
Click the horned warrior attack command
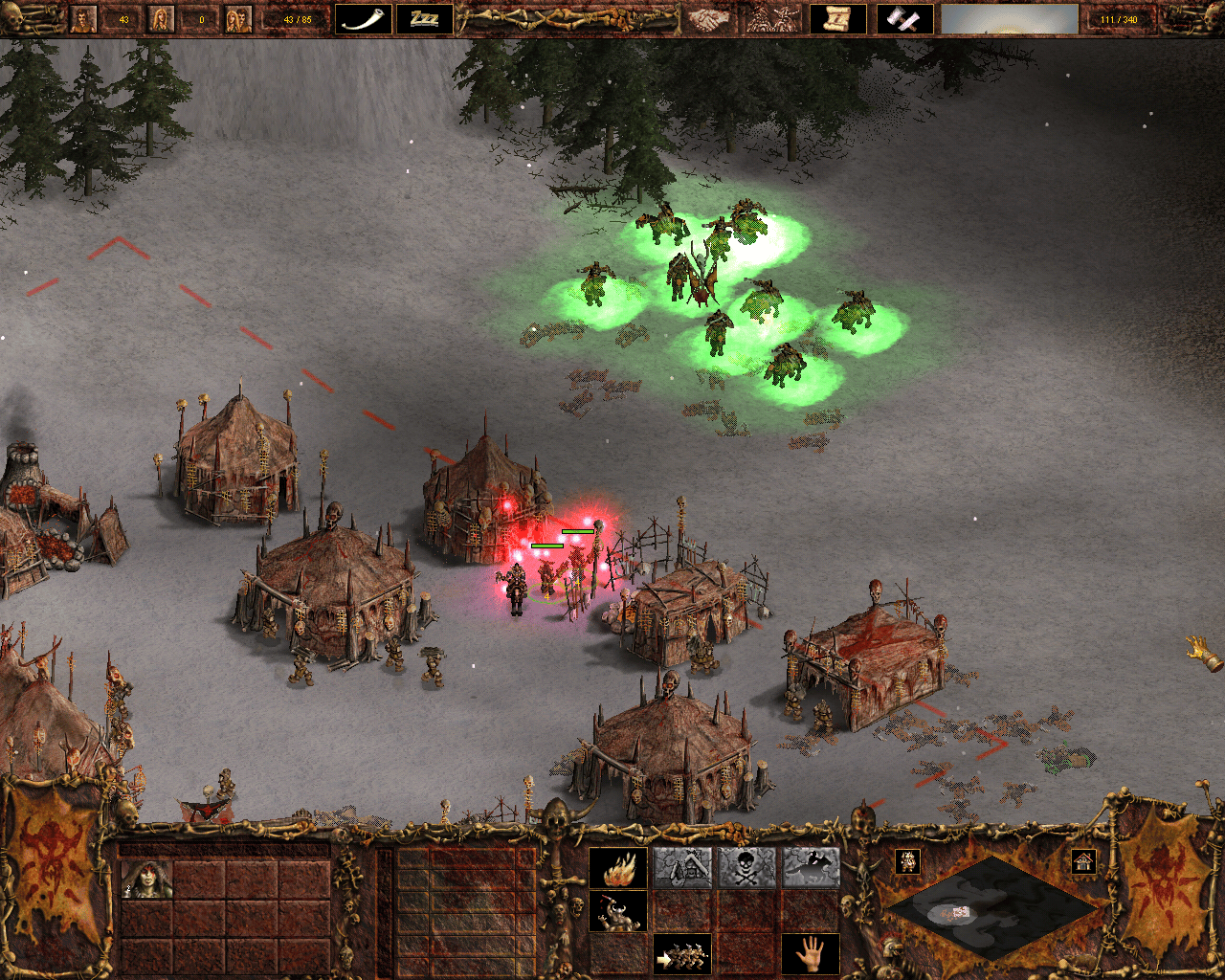click(617, 912)
